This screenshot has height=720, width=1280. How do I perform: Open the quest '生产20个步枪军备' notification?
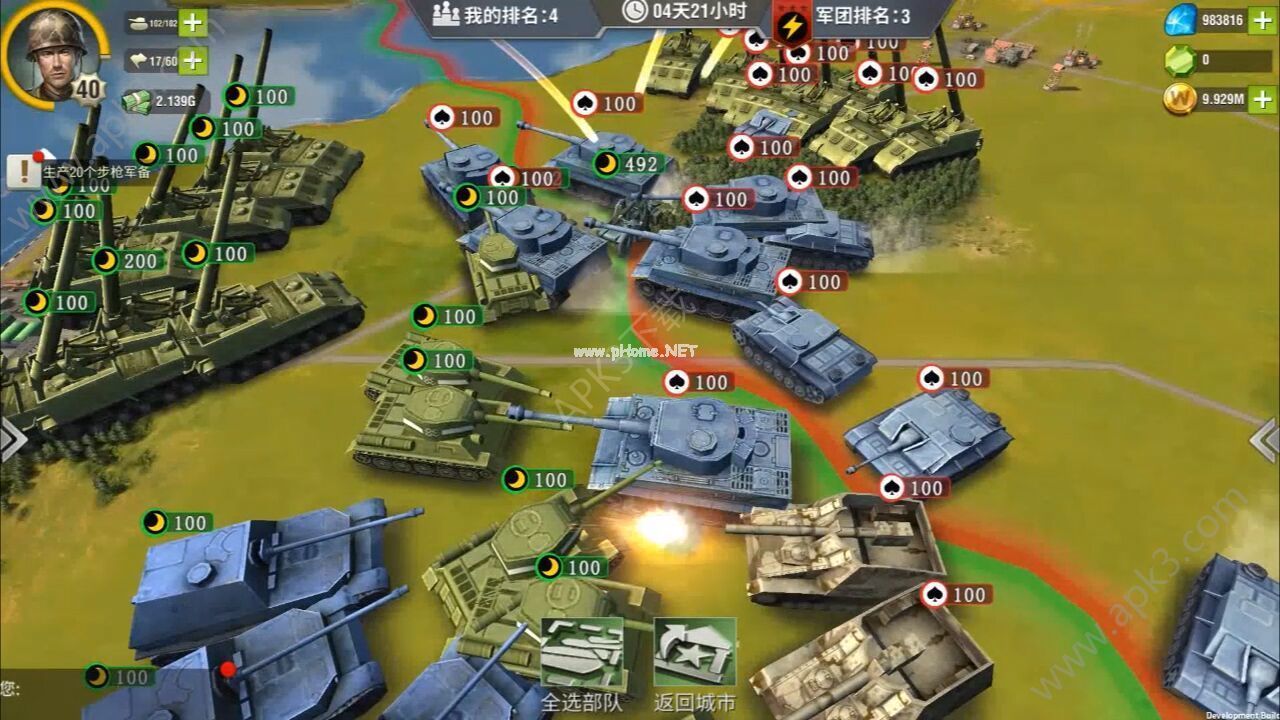click(x=92, y=170)
